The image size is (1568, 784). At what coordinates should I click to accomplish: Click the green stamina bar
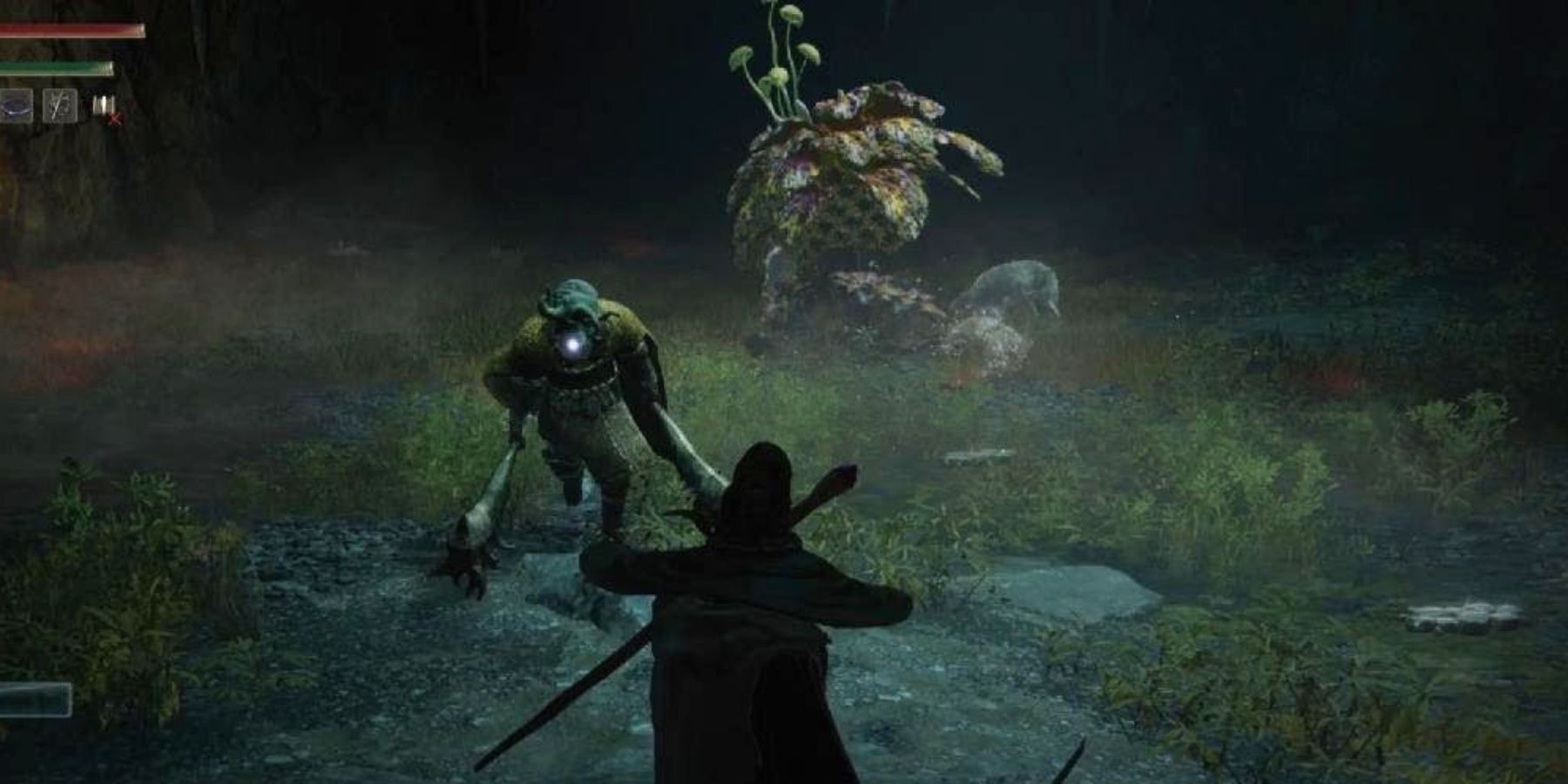tap(57, 67)
